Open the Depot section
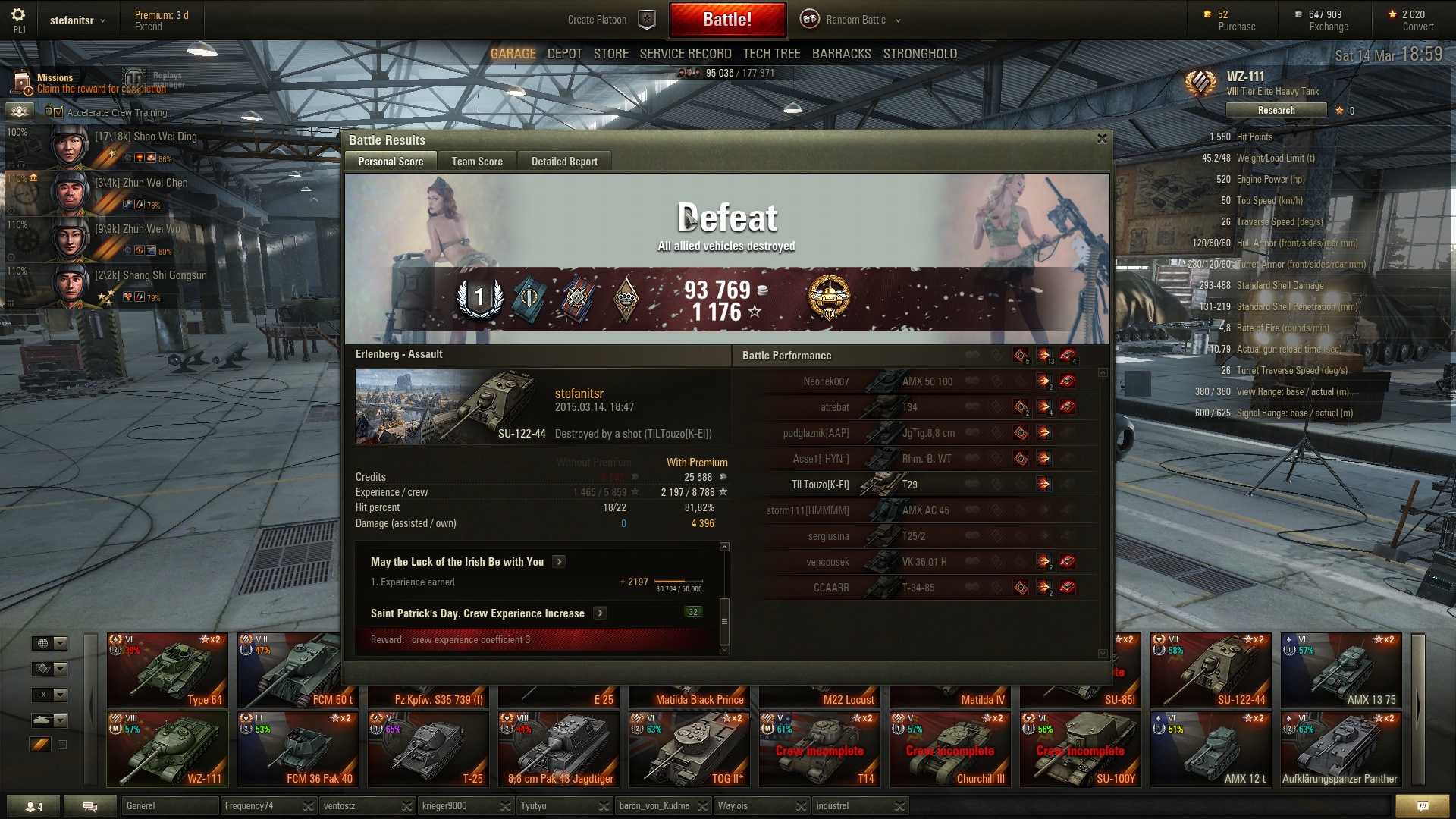 pos(564,54)
